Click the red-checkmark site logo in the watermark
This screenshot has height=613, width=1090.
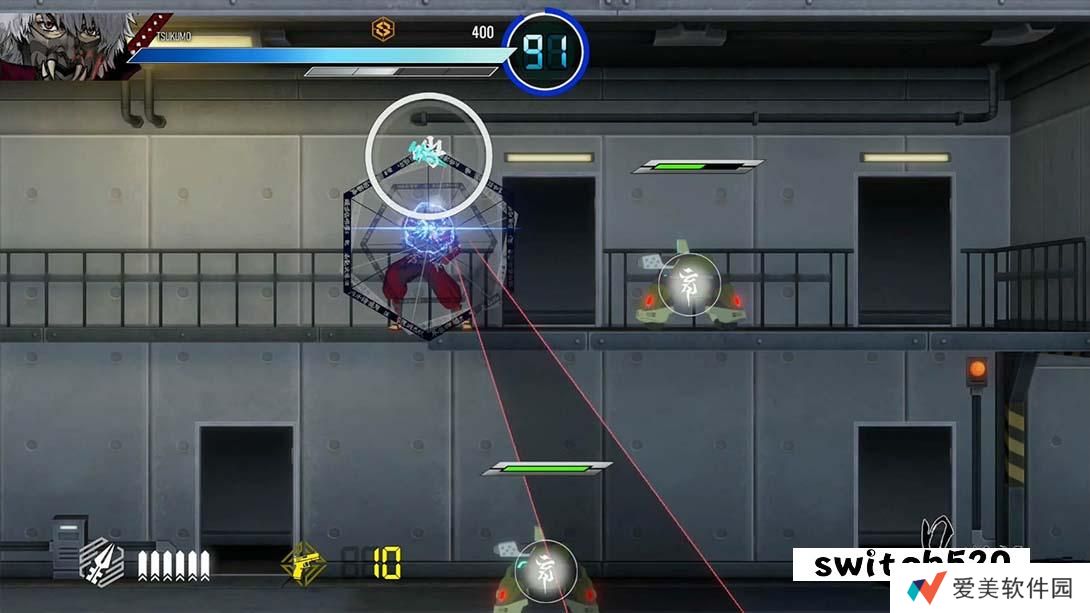[926, 587]
